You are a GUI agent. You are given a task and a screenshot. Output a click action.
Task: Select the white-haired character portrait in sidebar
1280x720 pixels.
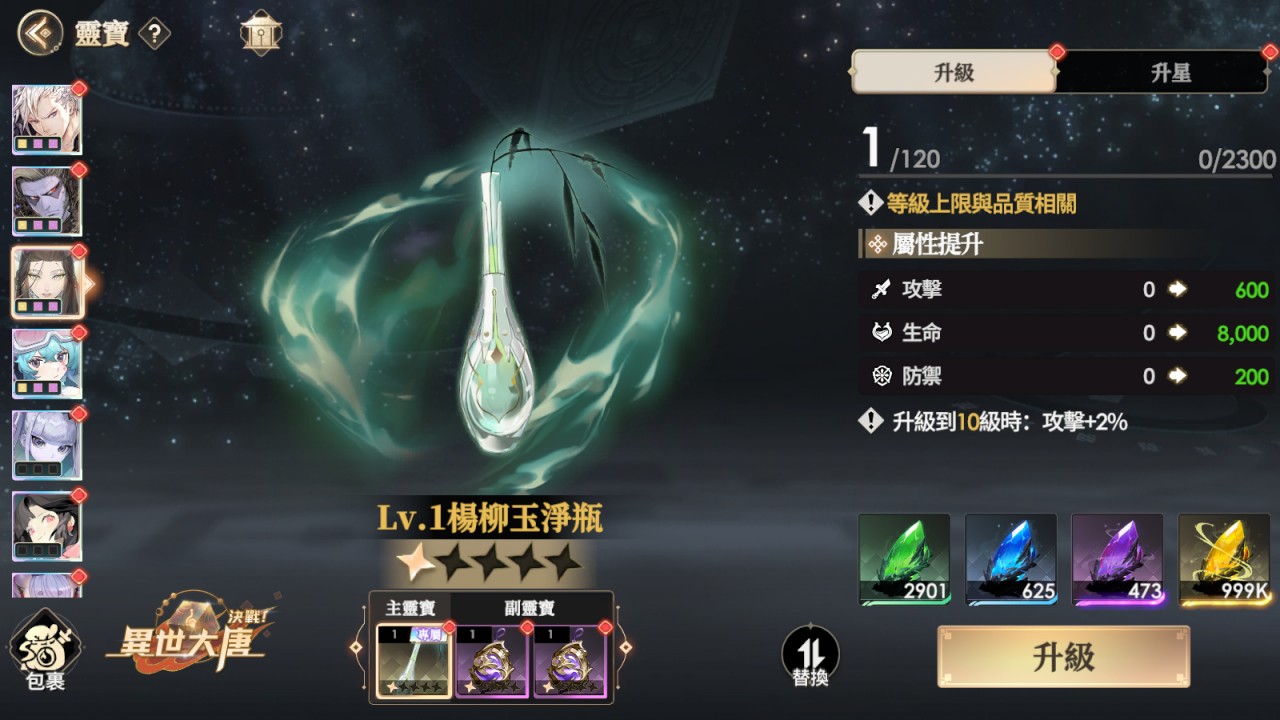tap(47, 120)
